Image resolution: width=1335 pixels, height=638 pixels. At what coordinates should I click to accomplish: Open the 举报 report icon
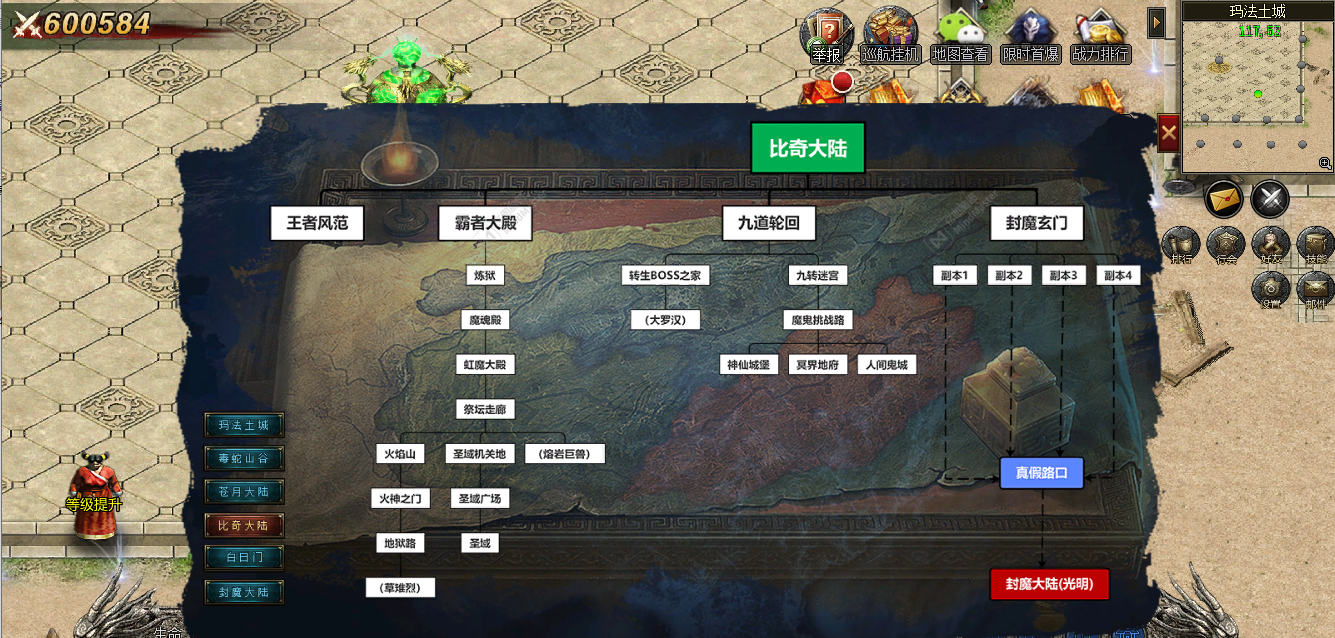(x=826, y=38)
